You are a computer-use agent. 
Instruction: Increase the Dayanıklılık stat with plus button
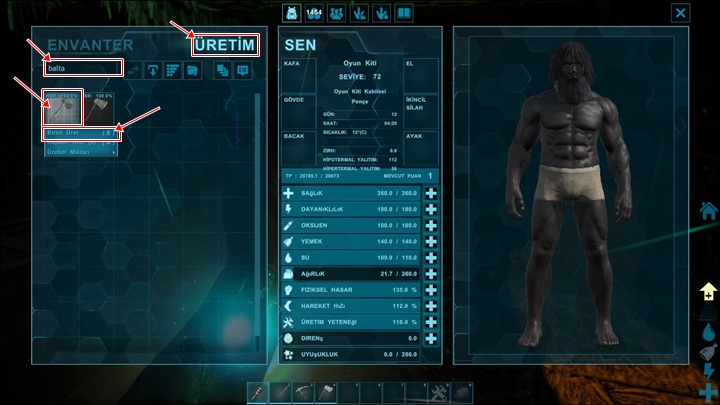point(431,209)
